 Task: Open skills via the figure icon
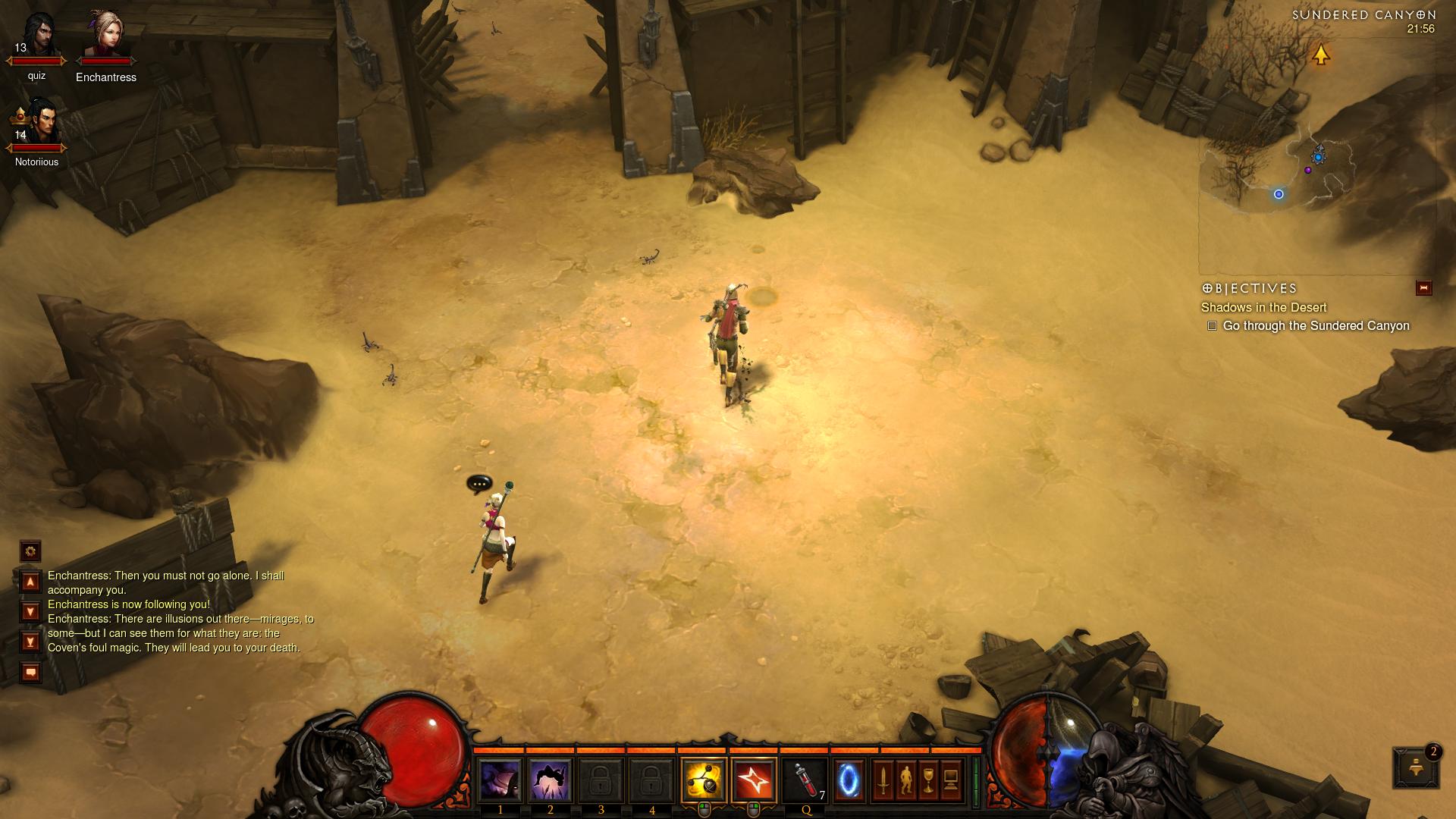click(x=905, y=780)
